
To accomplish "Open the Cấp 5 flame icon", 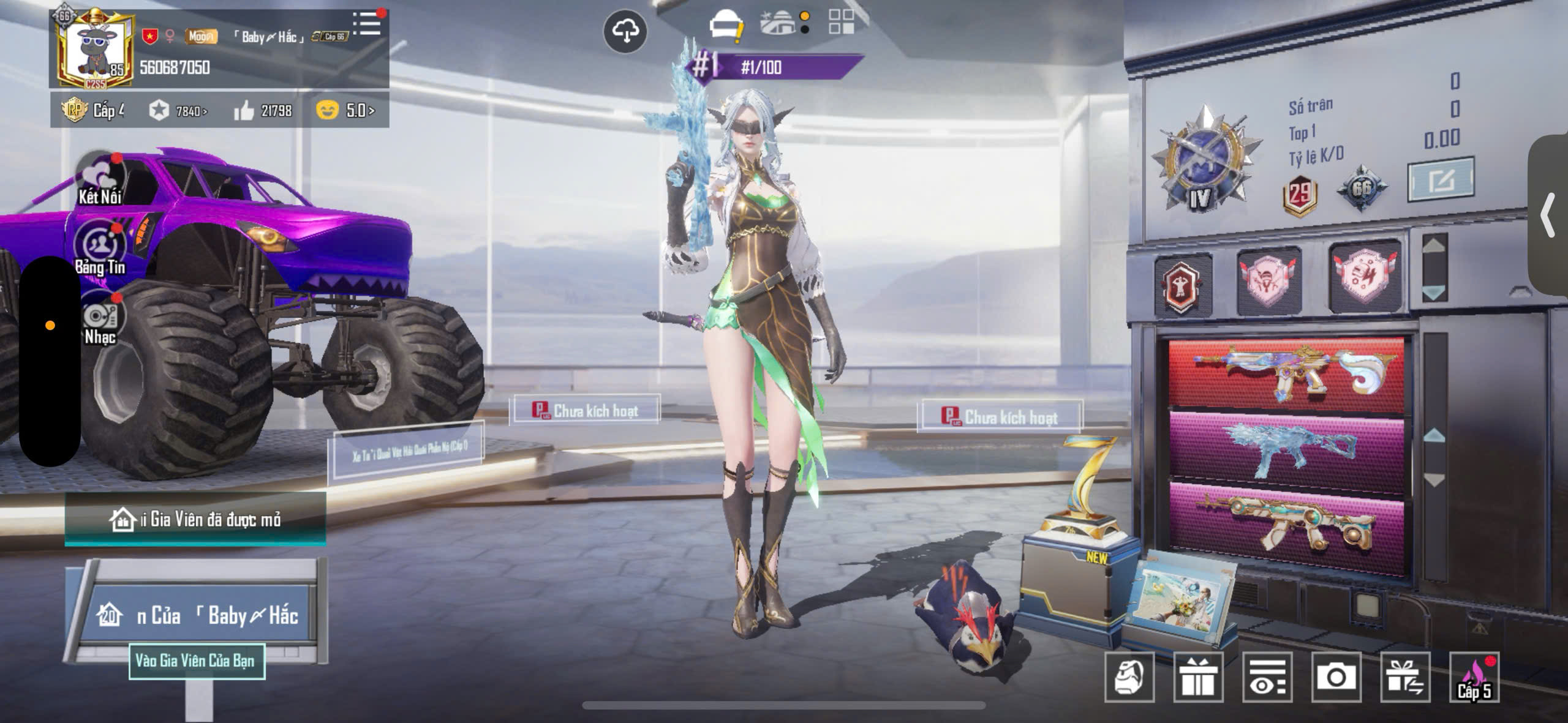I will 1474,677.
